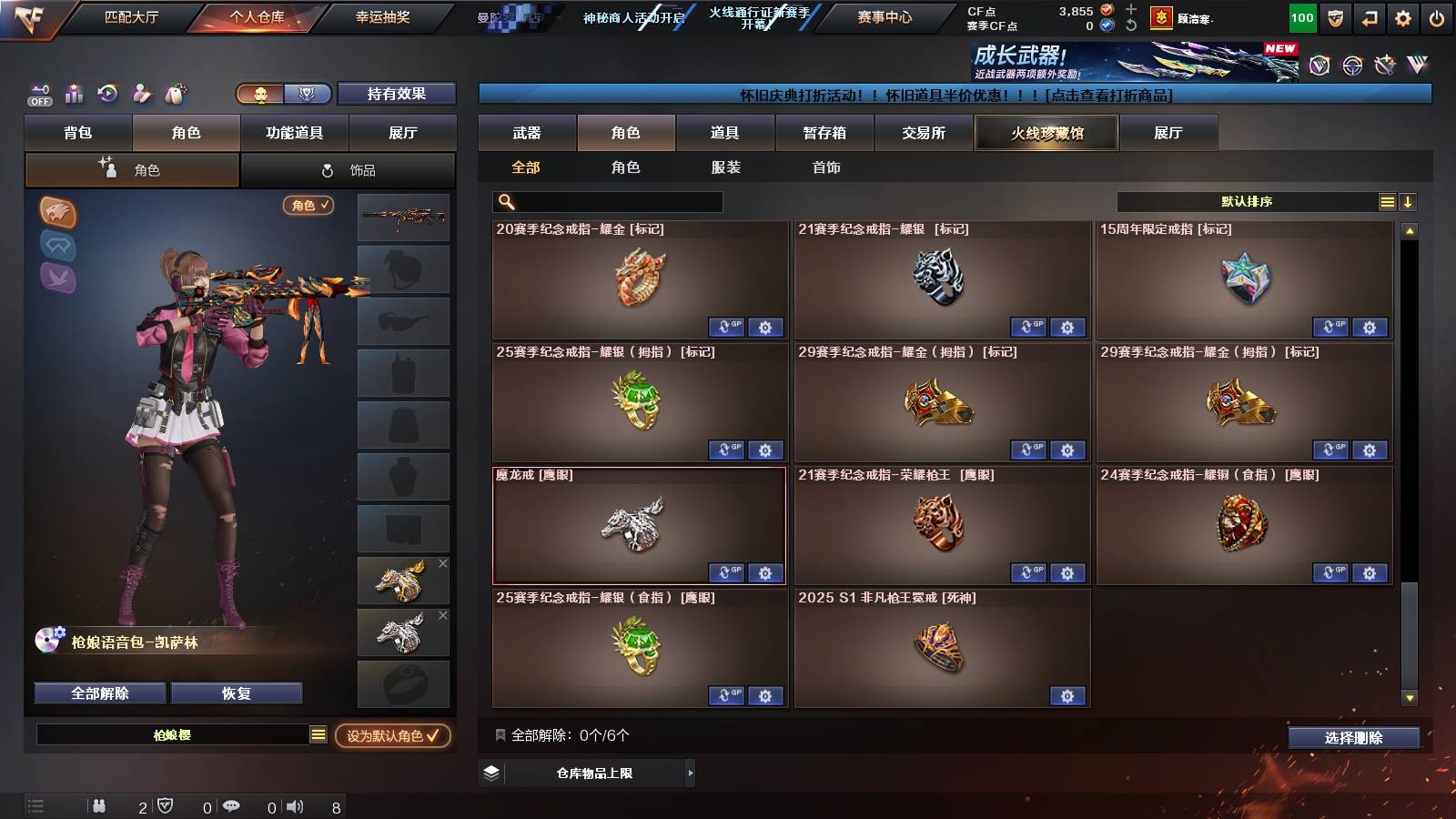Click the list view icon beside 默认排序

pos(1386,202)
